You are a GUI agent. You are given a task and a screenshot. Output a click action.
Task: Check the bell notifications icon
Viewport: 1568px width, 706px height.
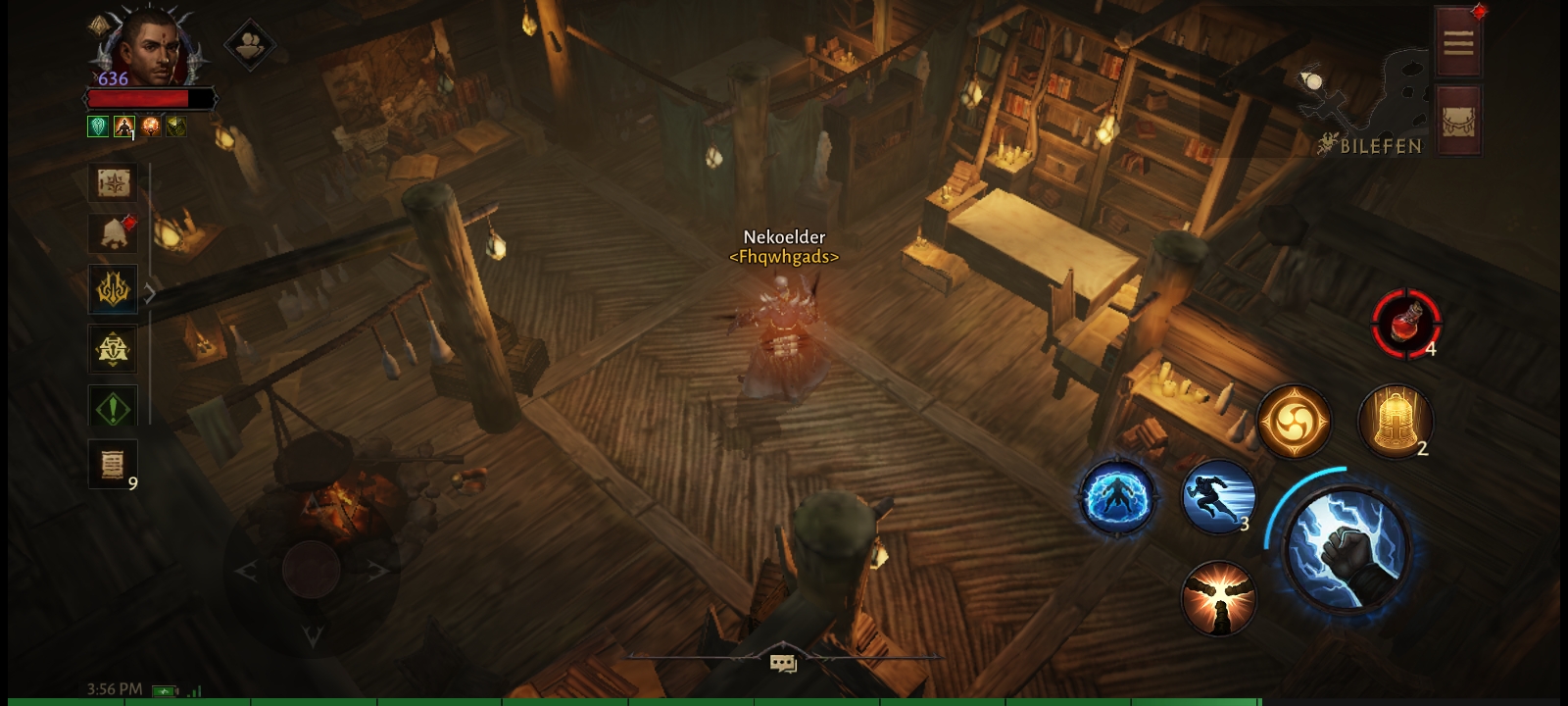point(113,233)
